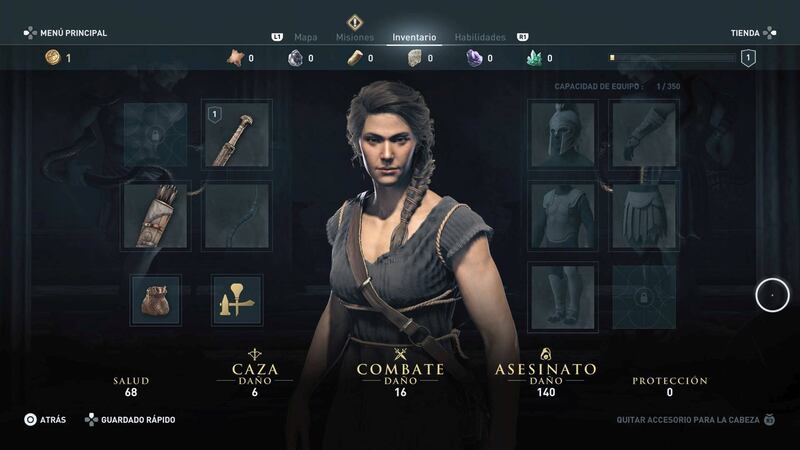Select the chest armor torso slot
800x450 pixels.
tap(563, 215)
